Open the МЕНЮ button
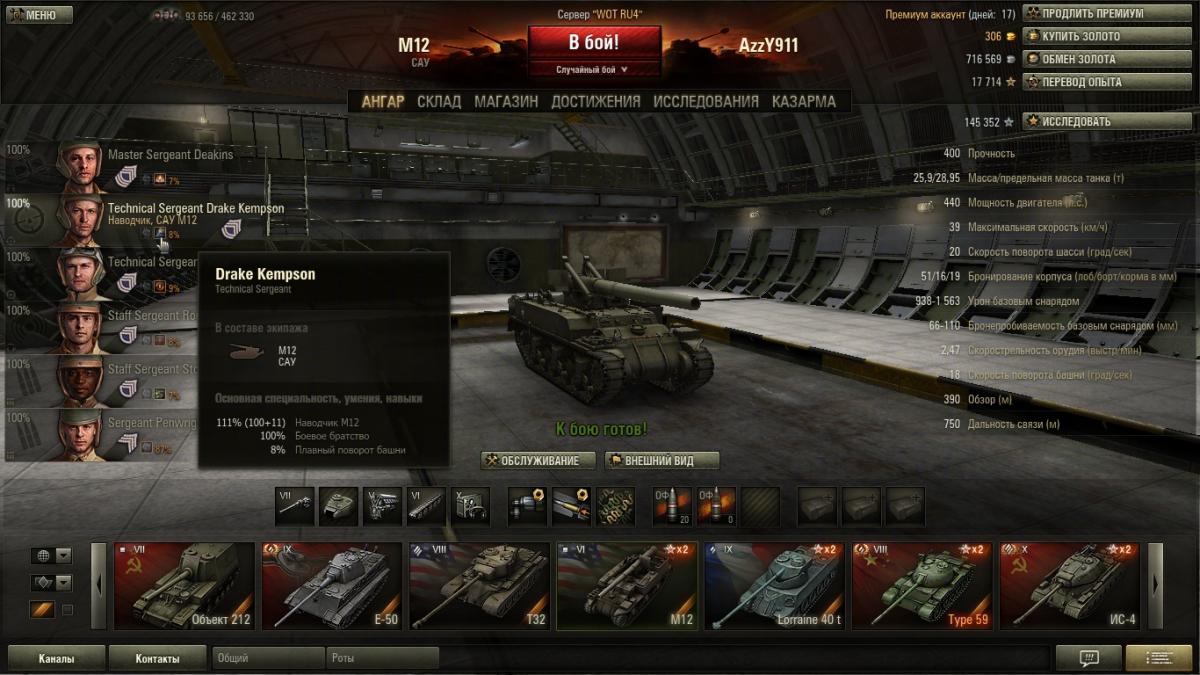 click(40, 15)
